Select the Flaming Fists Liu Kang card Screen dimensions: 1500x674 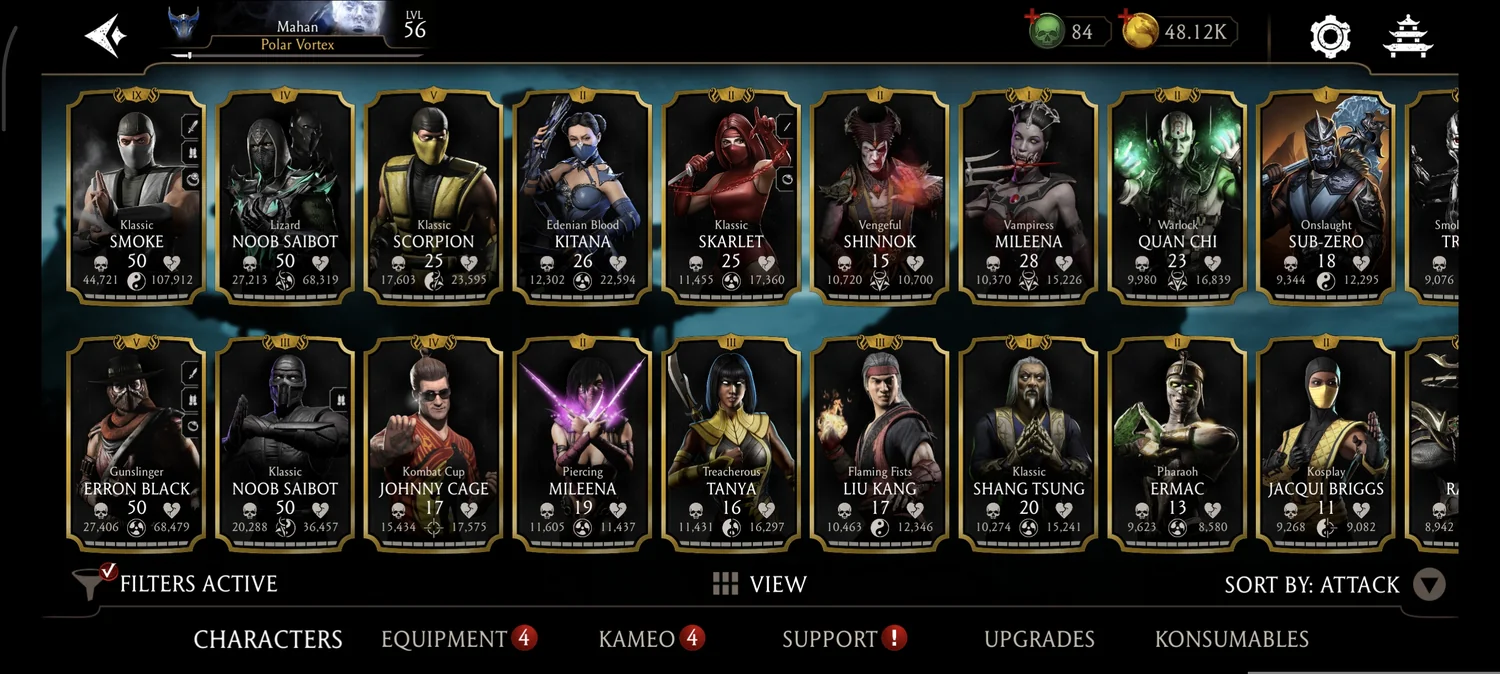[x=880, y=443]
